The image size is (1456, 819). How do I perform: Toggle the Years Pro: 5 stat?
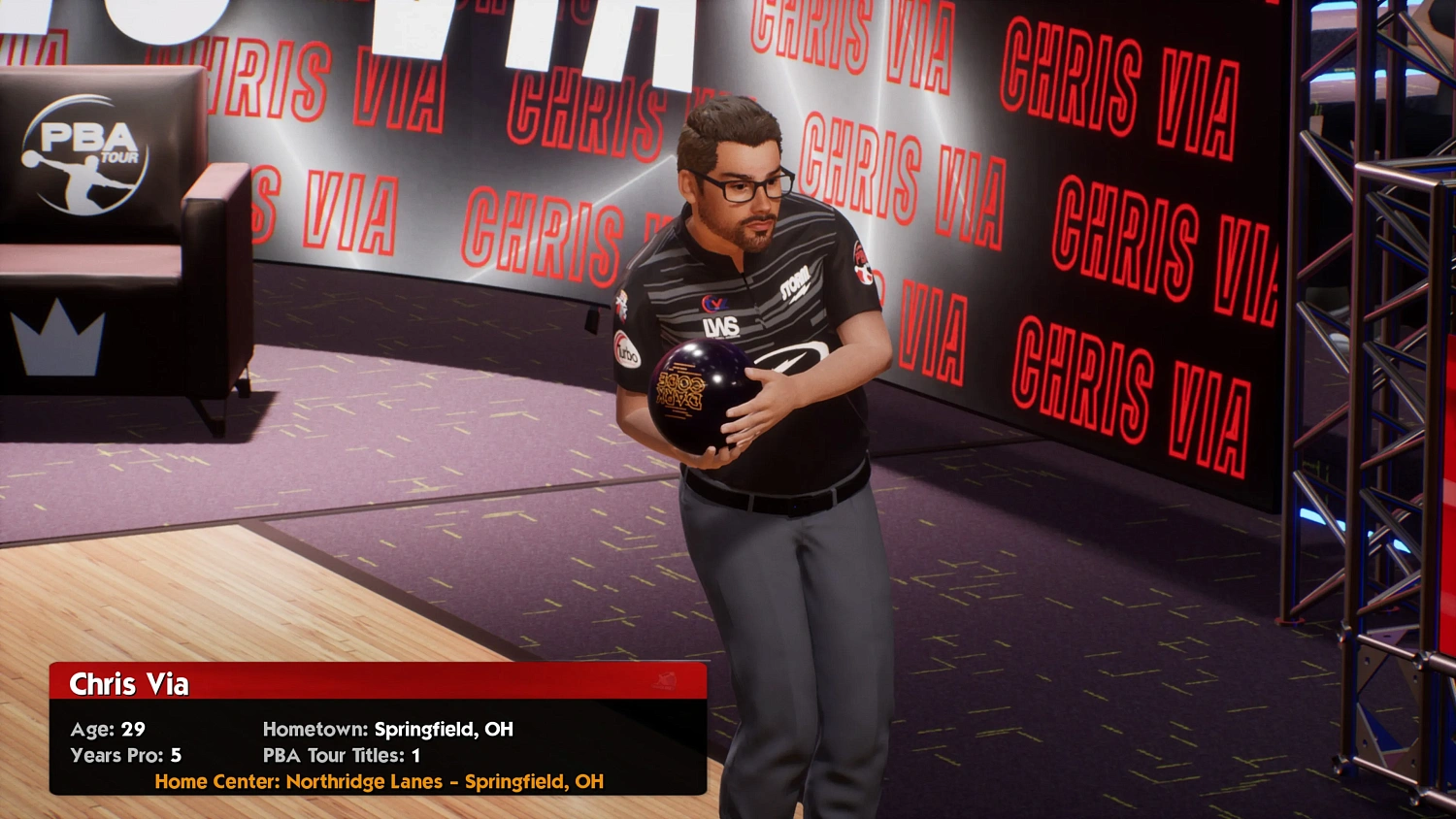click(129, 755)
